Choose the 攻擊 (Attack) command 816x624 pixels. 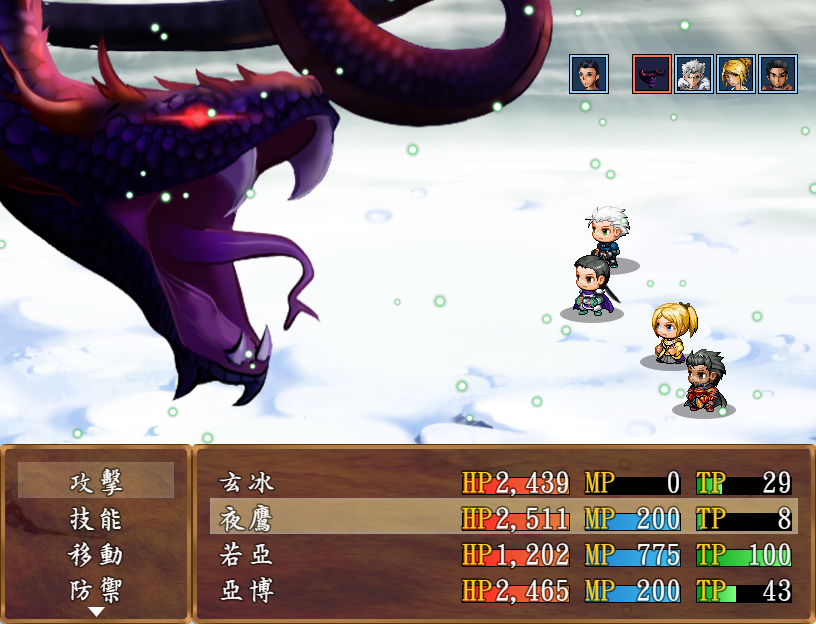(96, 482)
